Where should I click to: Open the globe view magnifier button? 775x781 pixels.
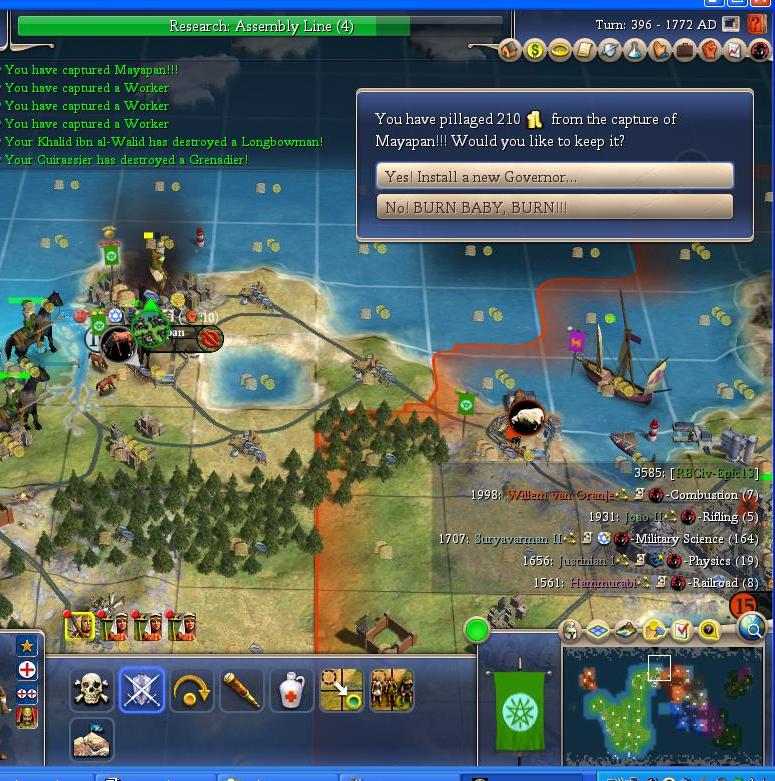pos(752,628)
